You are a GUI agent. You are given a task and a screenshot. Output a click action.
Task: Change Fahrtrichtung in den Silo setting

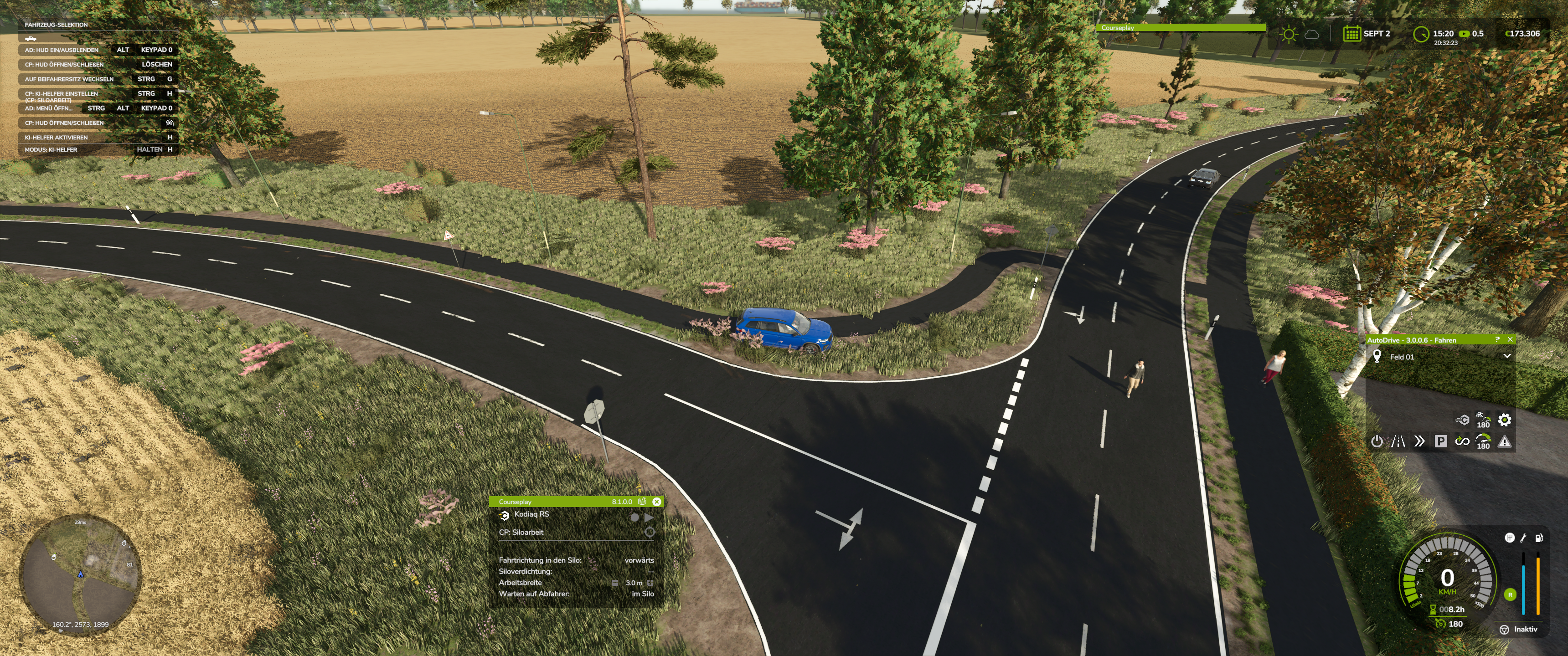[x=639, y=560]
